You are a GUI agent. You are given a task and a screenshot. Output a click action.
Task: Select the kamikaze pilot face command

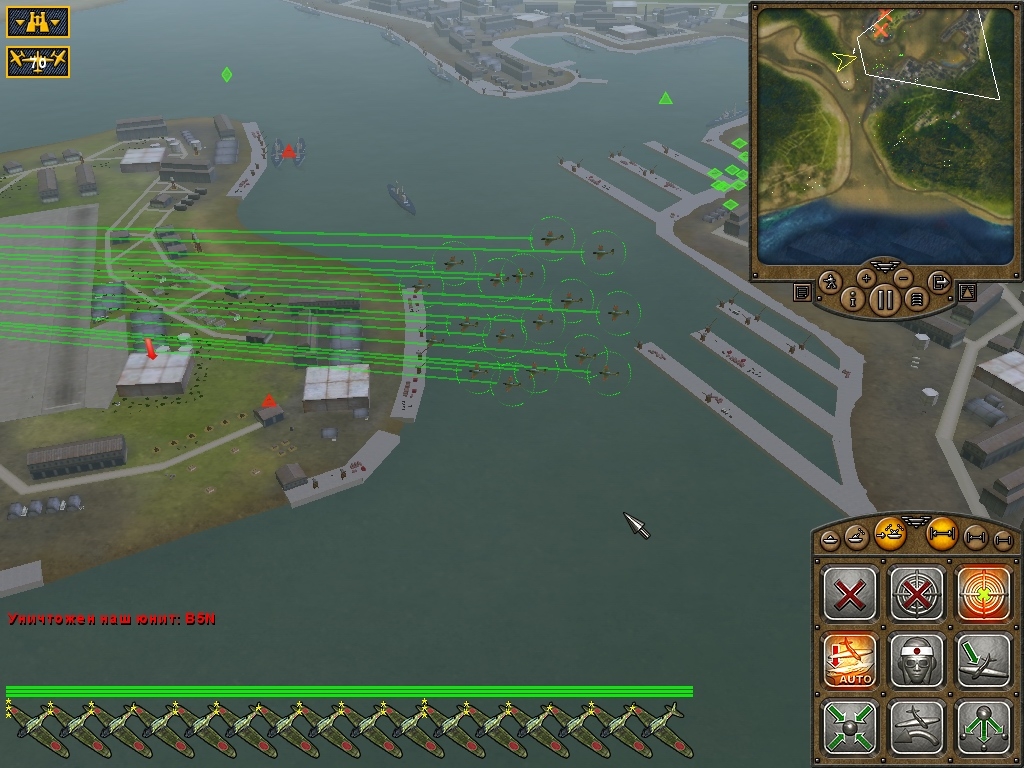click(917, 660)
